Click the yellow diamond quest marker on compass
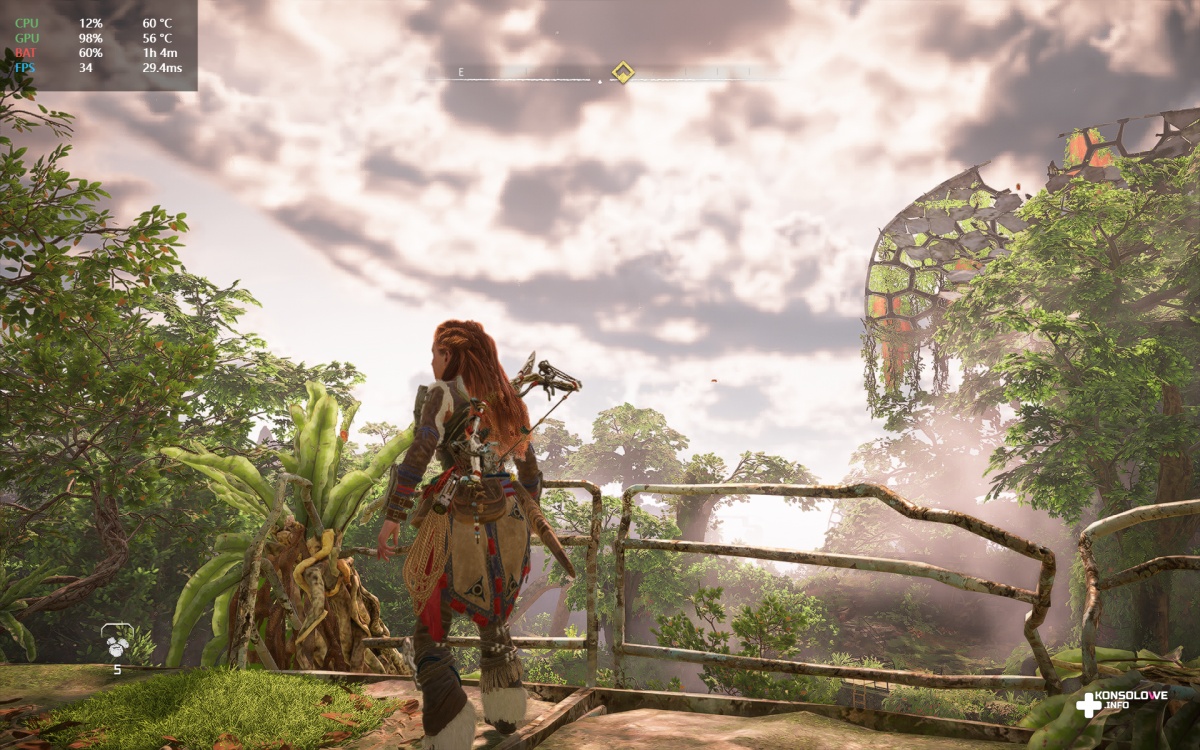 click(622, 72)
